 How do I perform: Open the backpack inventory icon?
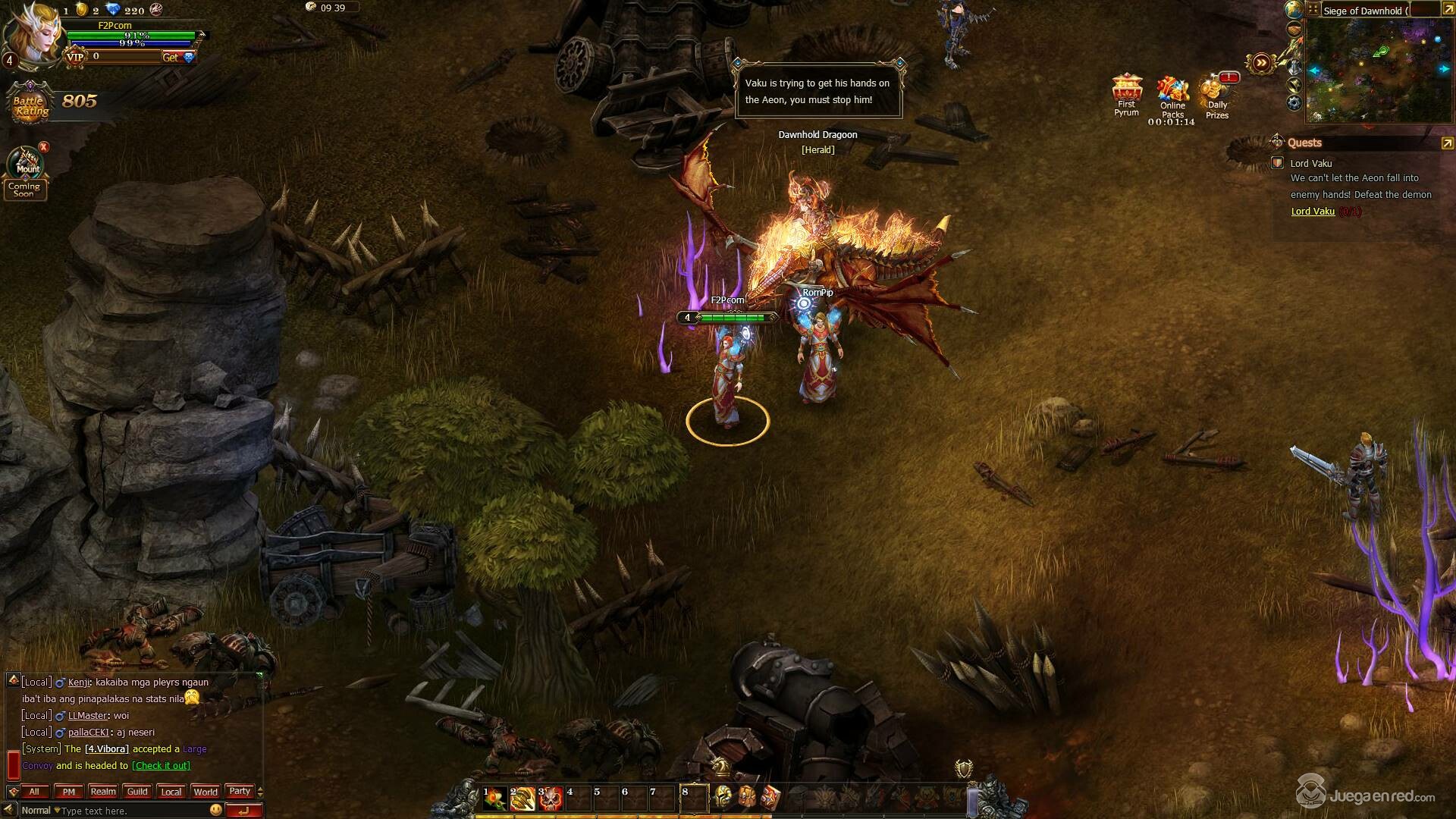pos(747,797)
